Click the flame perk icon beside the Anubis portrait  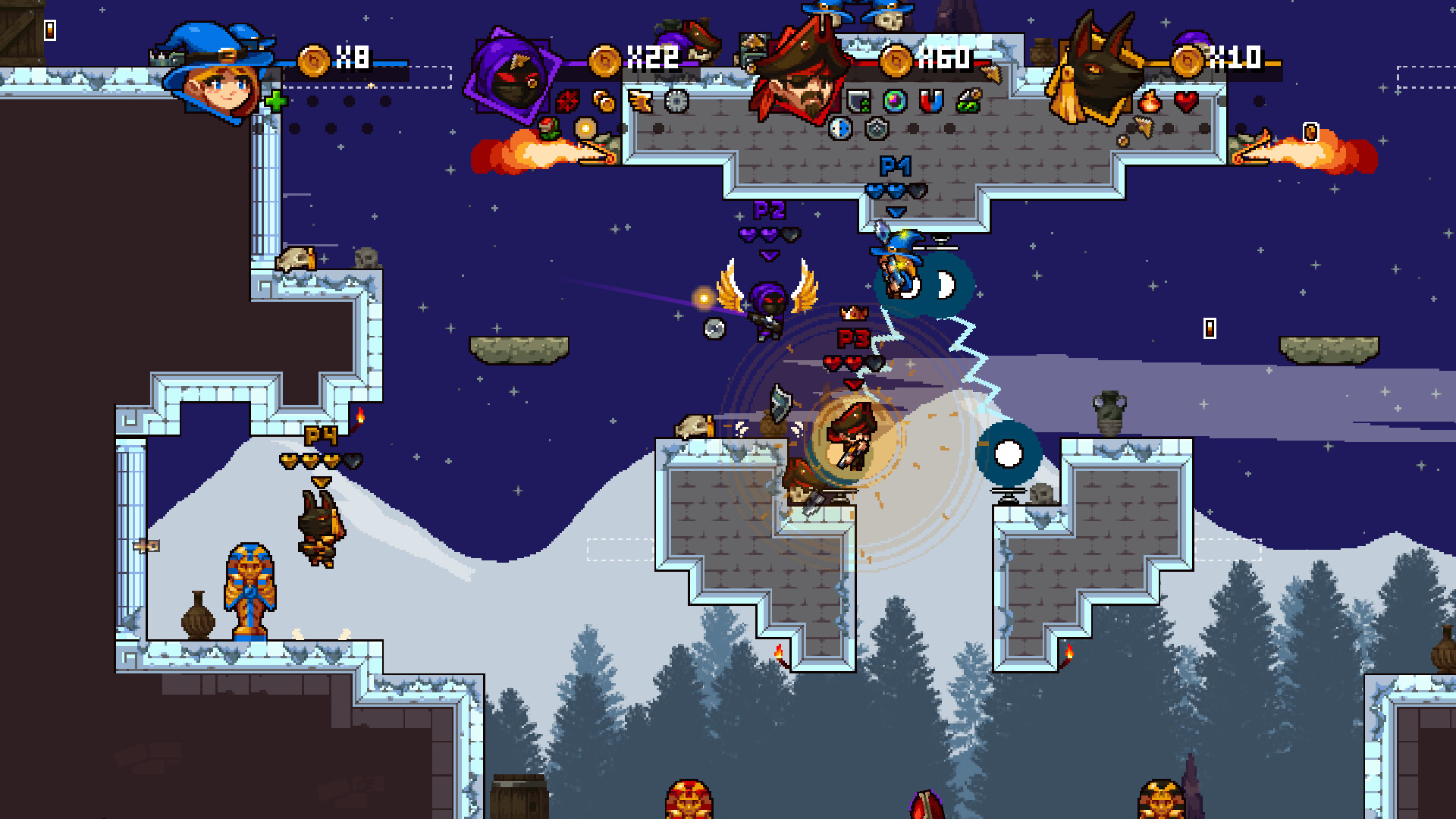[1150, 101]
